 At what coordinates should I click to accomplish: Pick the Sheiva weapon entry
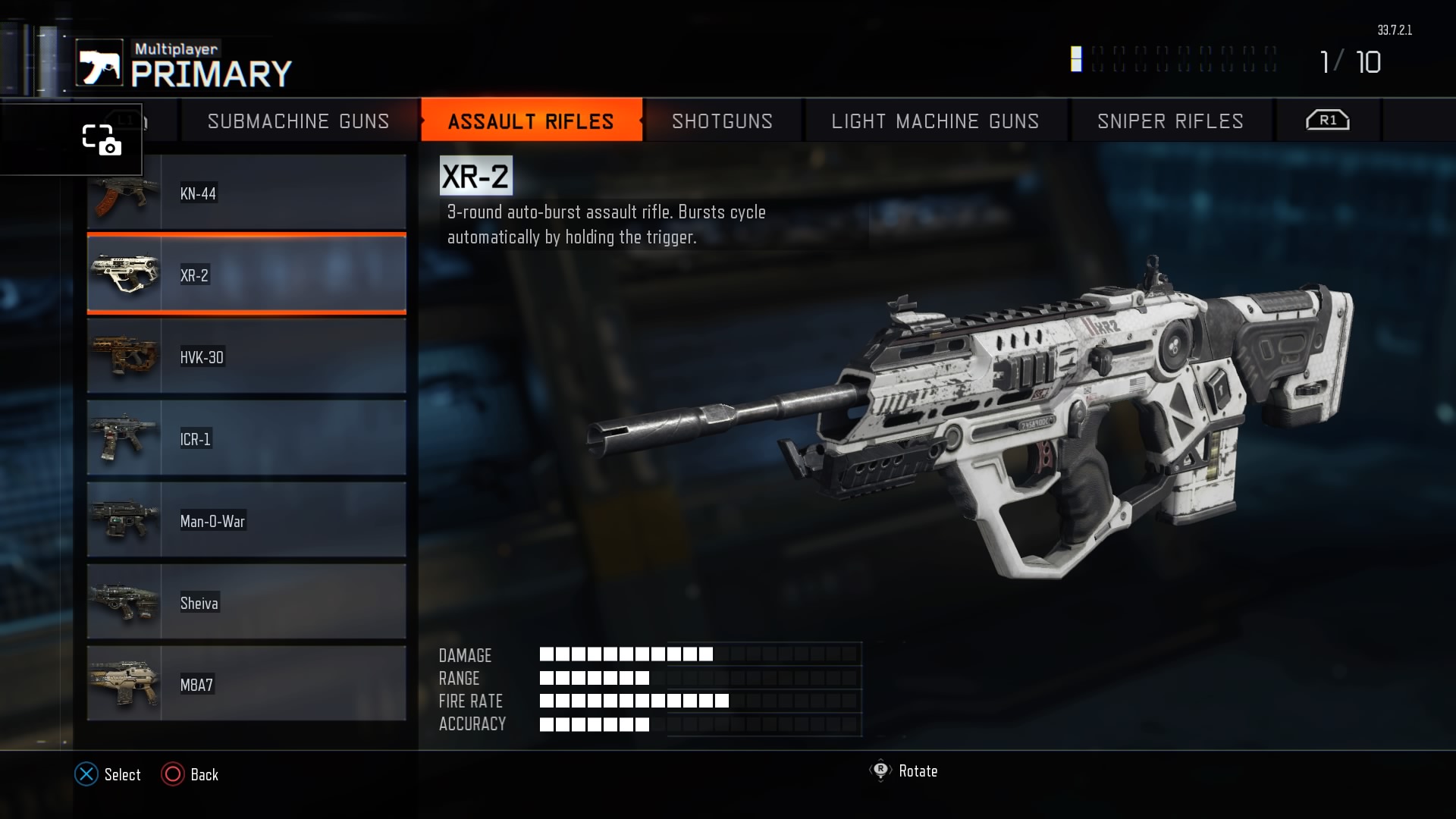(246, 602)
